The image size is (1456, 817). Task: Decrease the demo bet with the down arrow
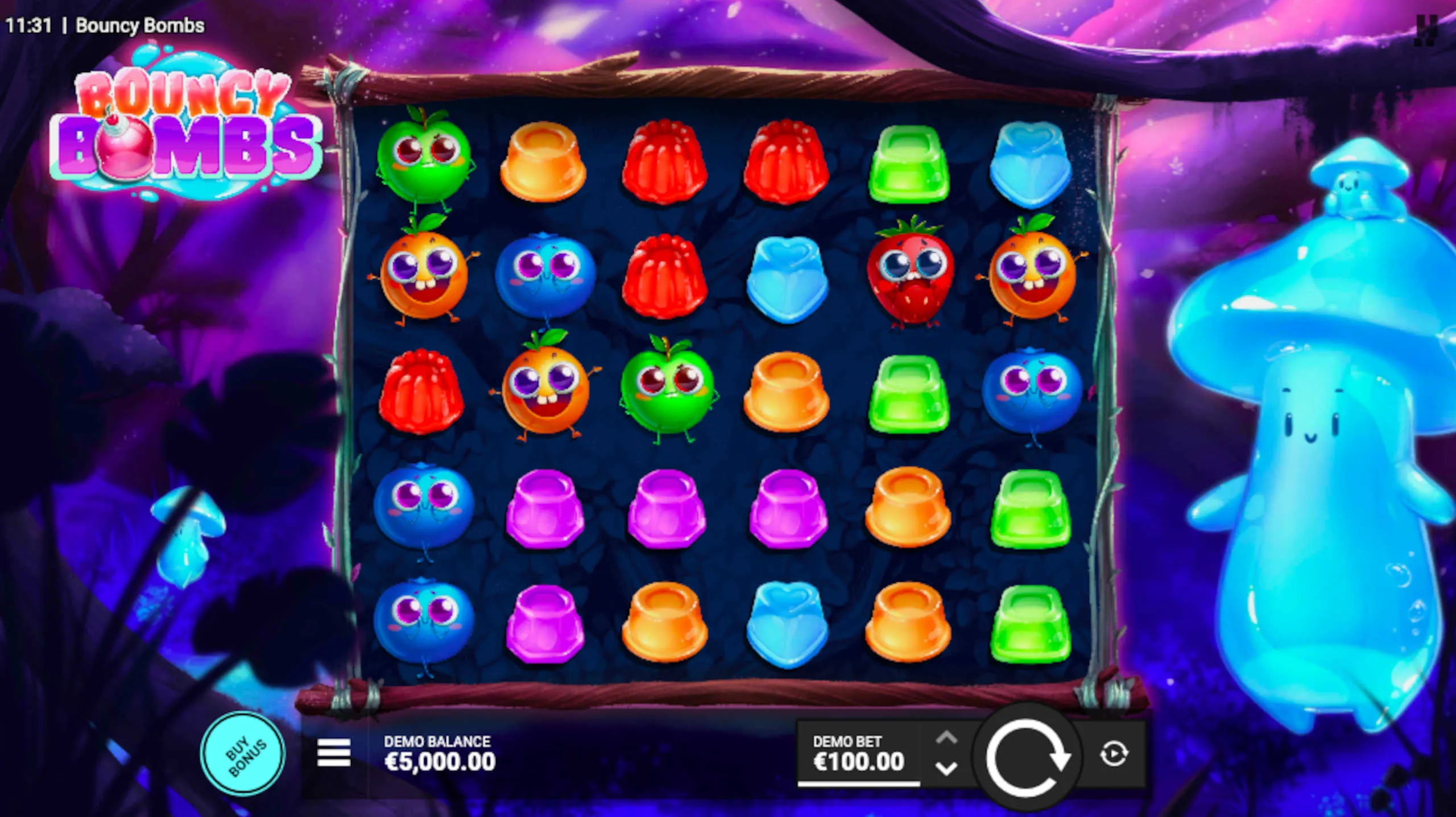tap(946, 769)
